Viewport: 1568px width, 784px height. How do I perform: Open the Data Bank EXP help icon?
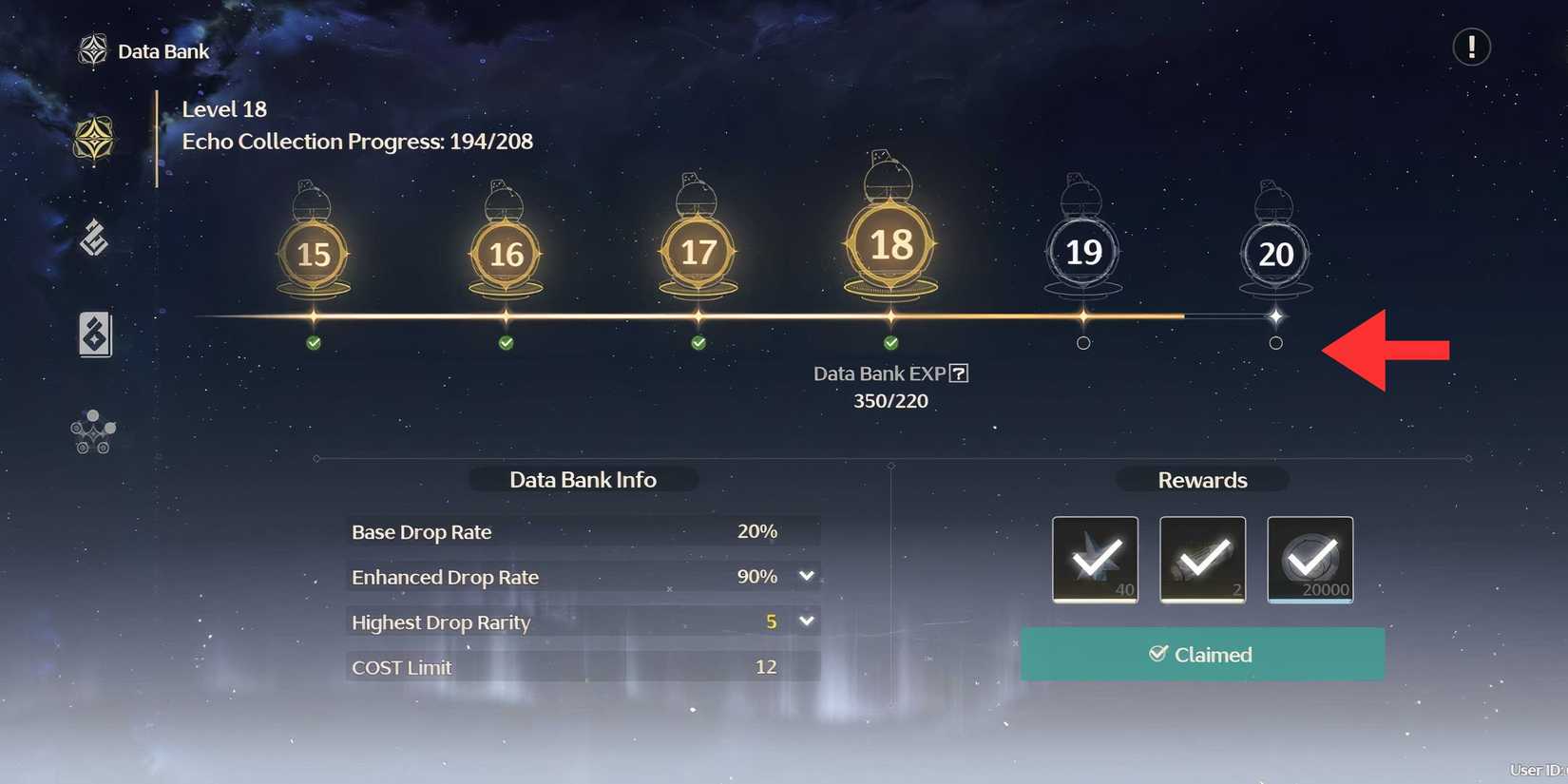(x=958, y=373)
